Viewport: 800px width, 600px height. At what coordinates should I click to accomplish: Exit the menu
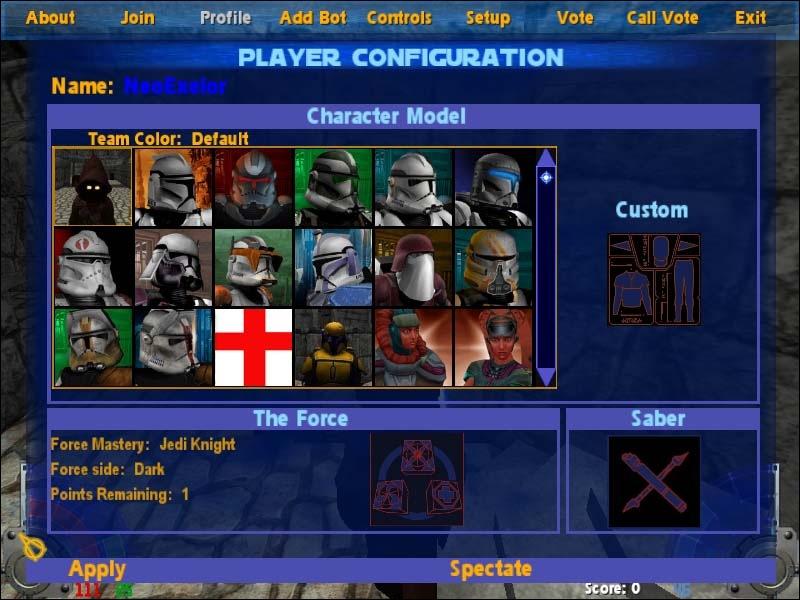(x=751, y=18)
